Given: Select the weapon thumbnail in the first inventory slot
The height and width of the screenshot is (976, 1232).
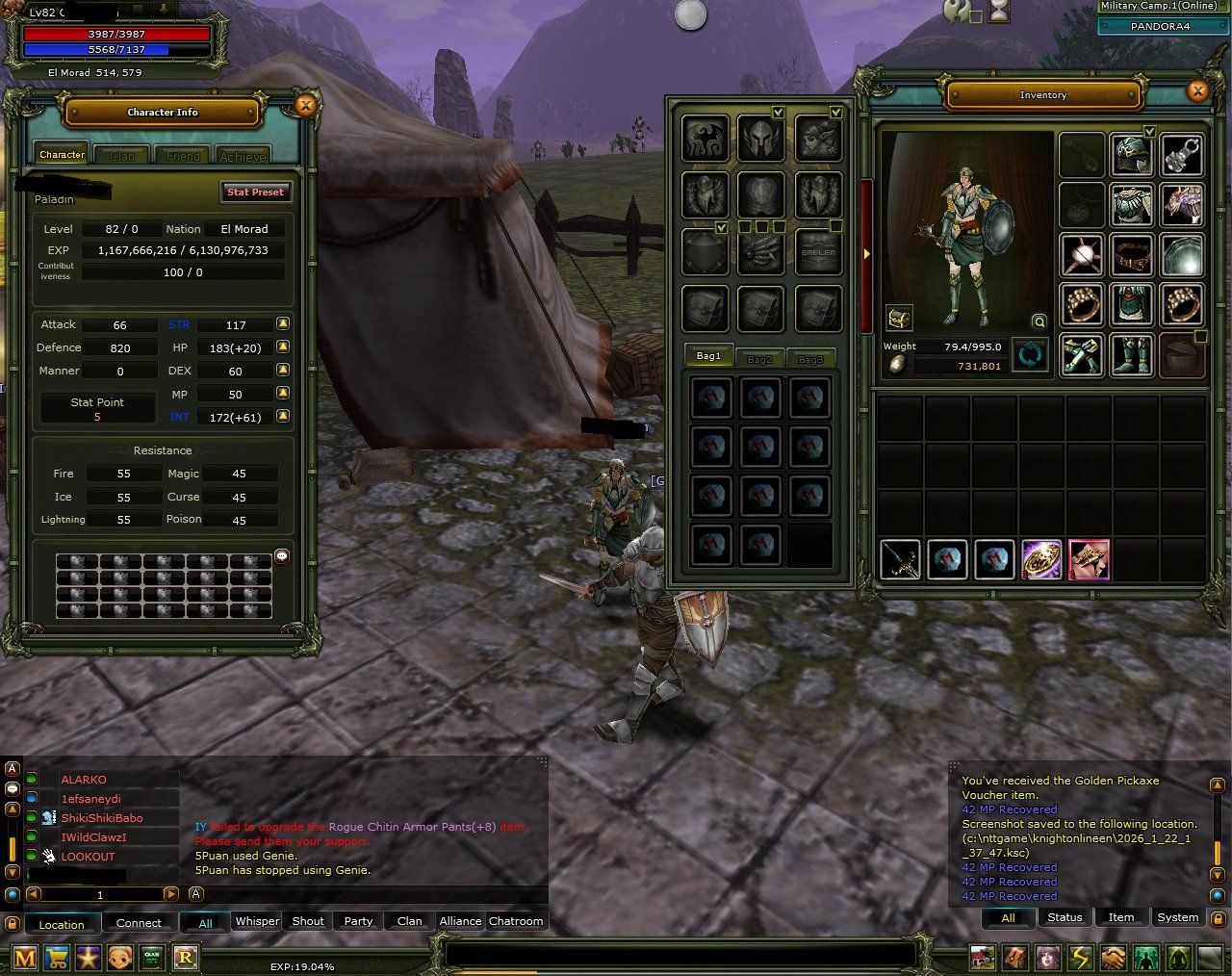Looking at the screenshot, I should coord(899,558).
